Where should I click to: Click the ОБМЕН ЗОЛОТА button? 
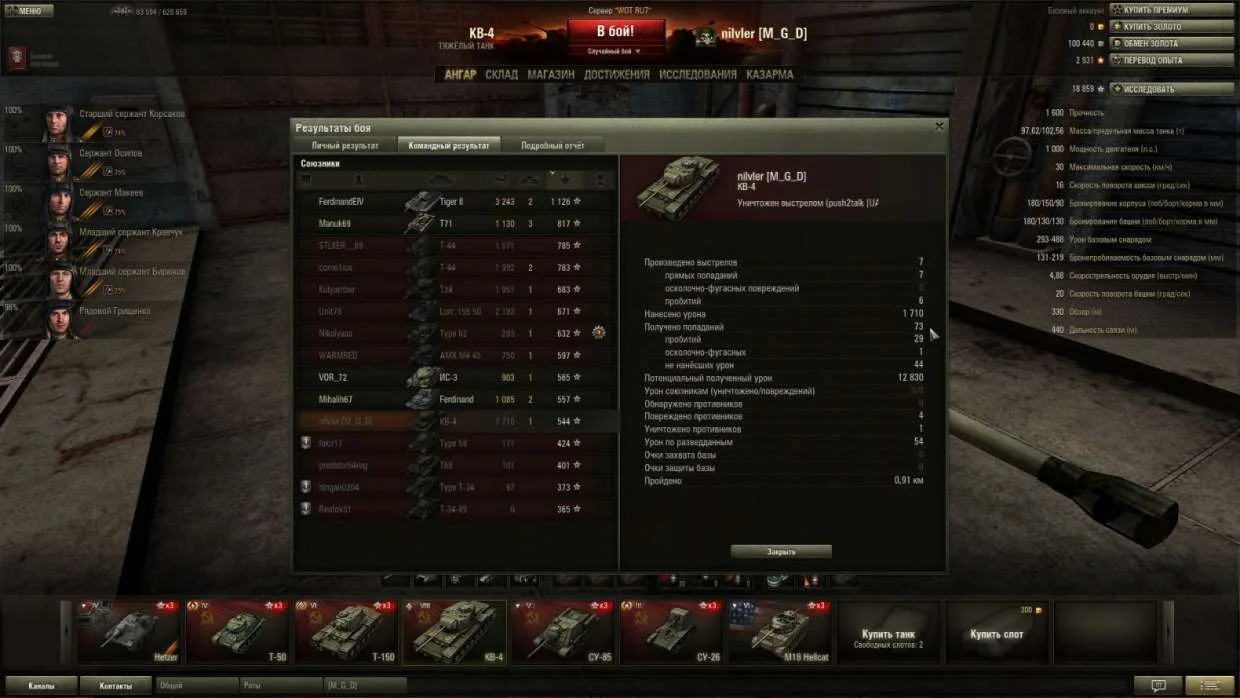[x=1171, y=44]
